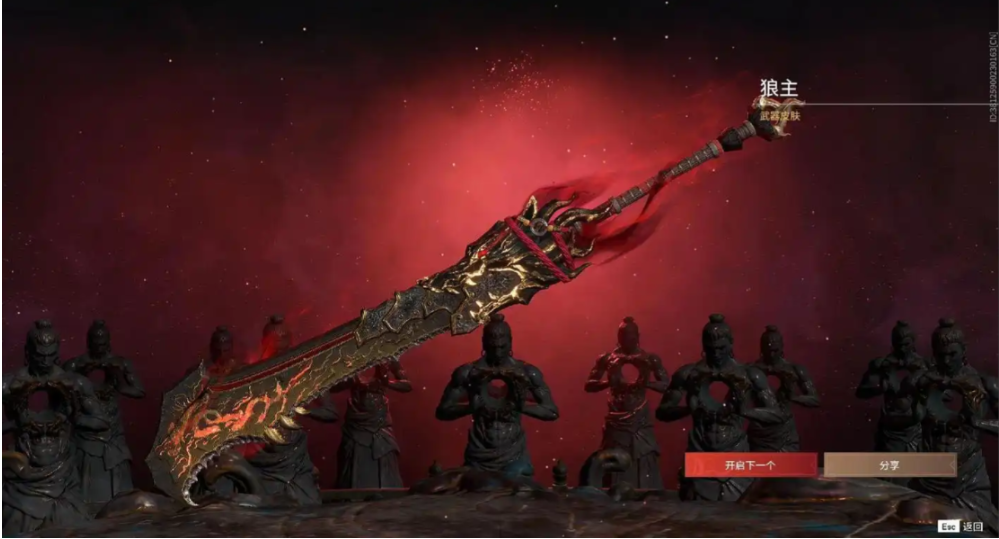Click the red 开启下一个 button
This screenshot has width=999, height=539.
[x=750, y=465]
